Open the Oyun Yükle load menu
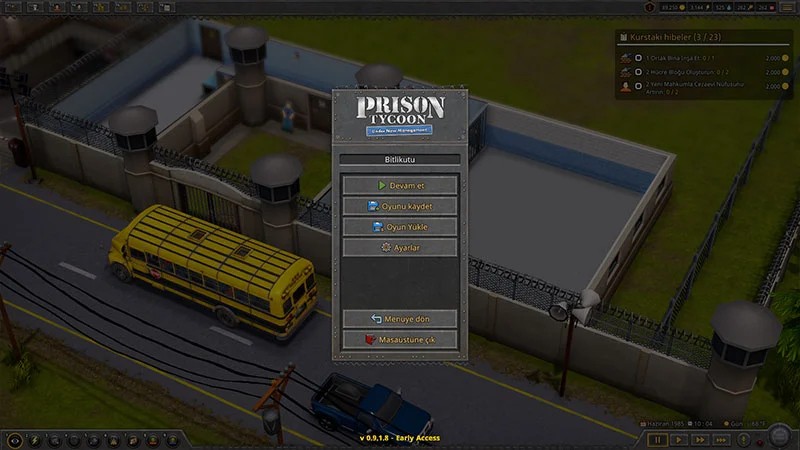Image resolution: width=800 pixels, height=450 pixels. click(x=400, y=227)
